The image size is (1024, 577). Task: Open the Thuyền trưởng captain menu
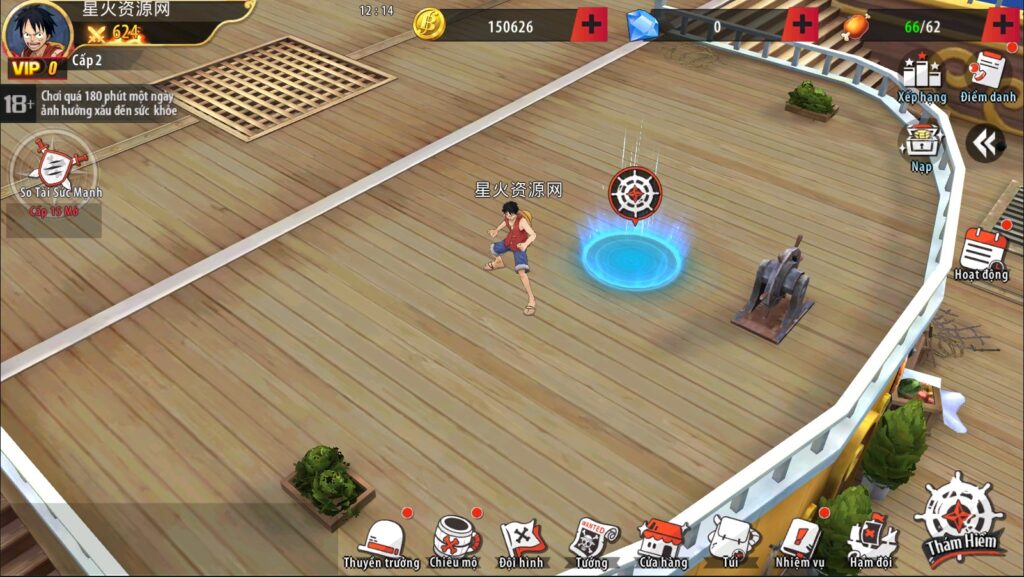(x=381, y=543)
